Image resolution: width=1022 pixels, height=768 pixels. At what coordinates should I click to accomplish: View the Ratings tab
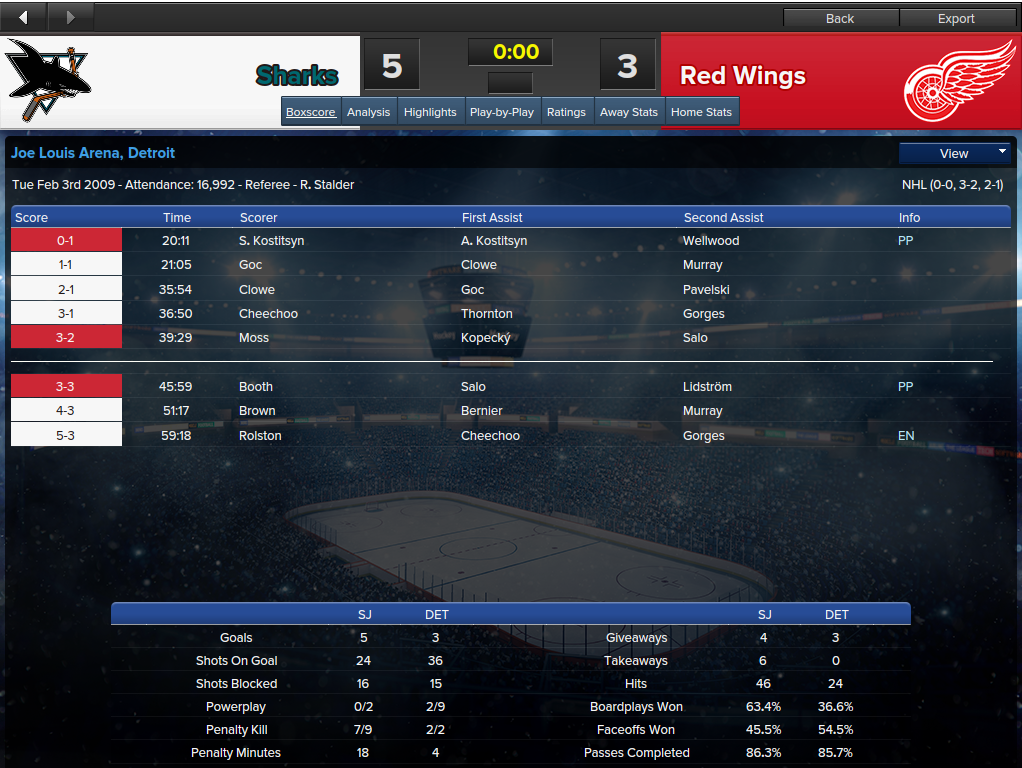tap(566, 112)
